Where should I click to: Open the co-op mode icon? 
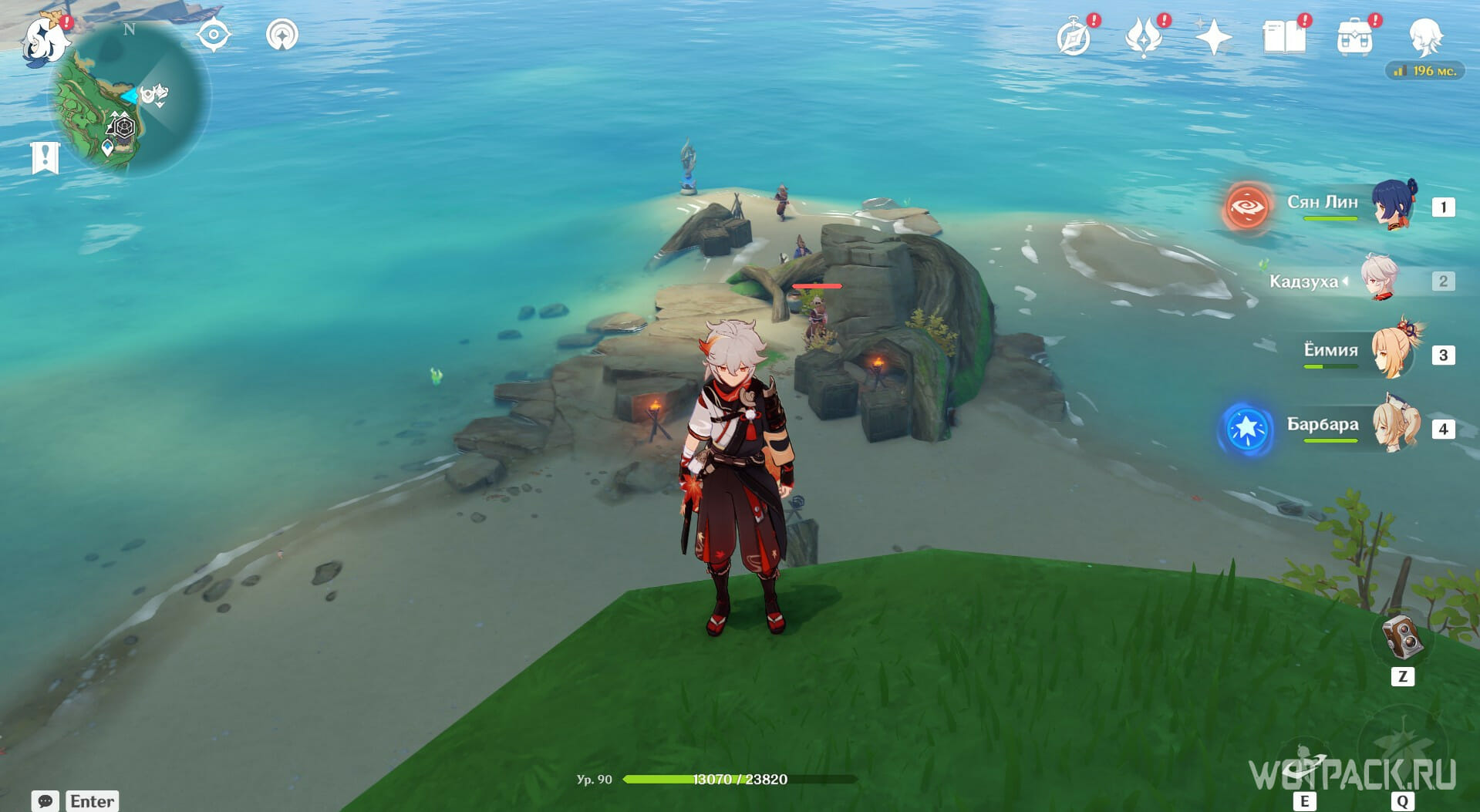pos(282,35)
